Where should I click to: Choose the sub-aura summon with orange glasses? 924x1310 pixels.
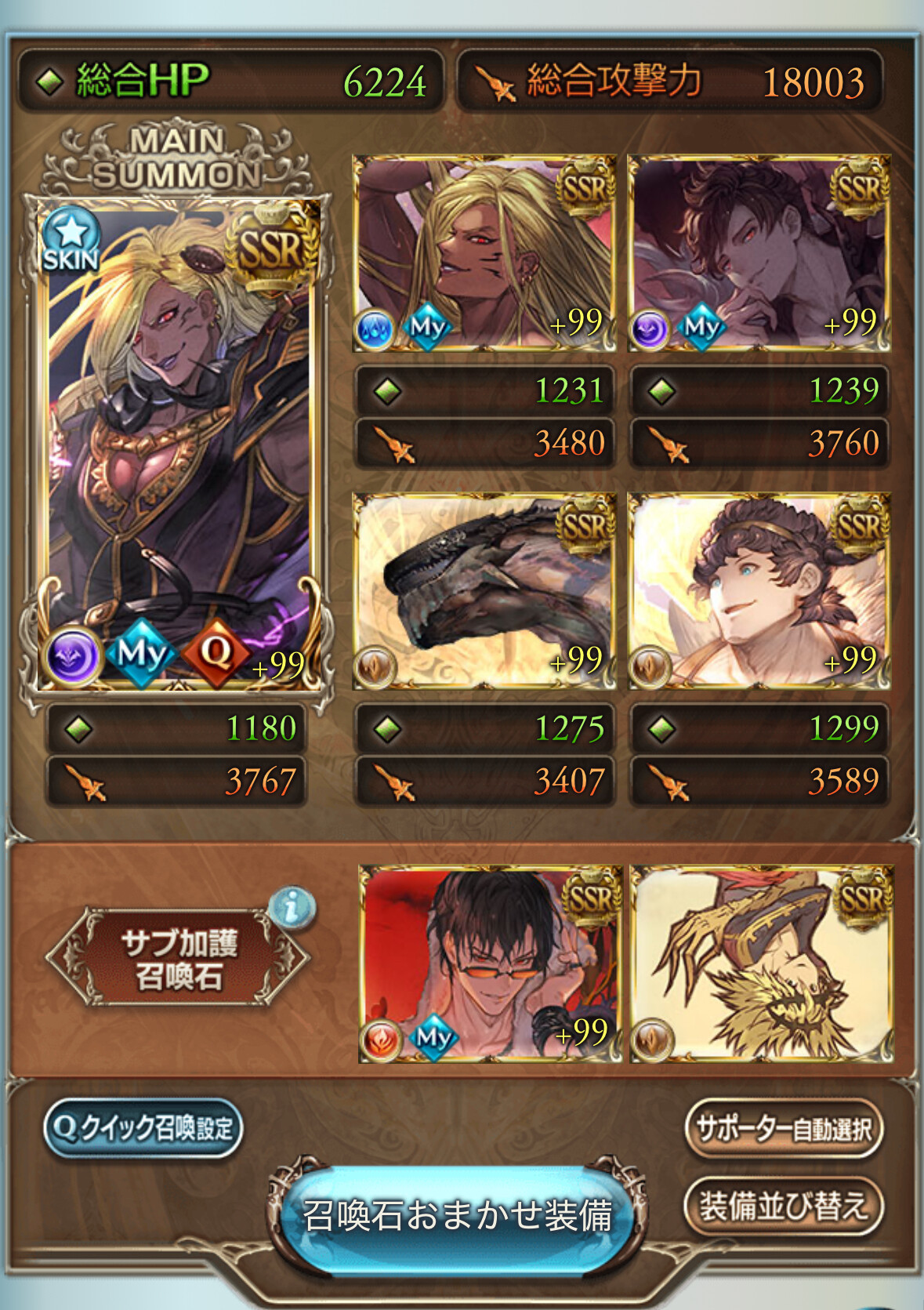coord(490,964)
